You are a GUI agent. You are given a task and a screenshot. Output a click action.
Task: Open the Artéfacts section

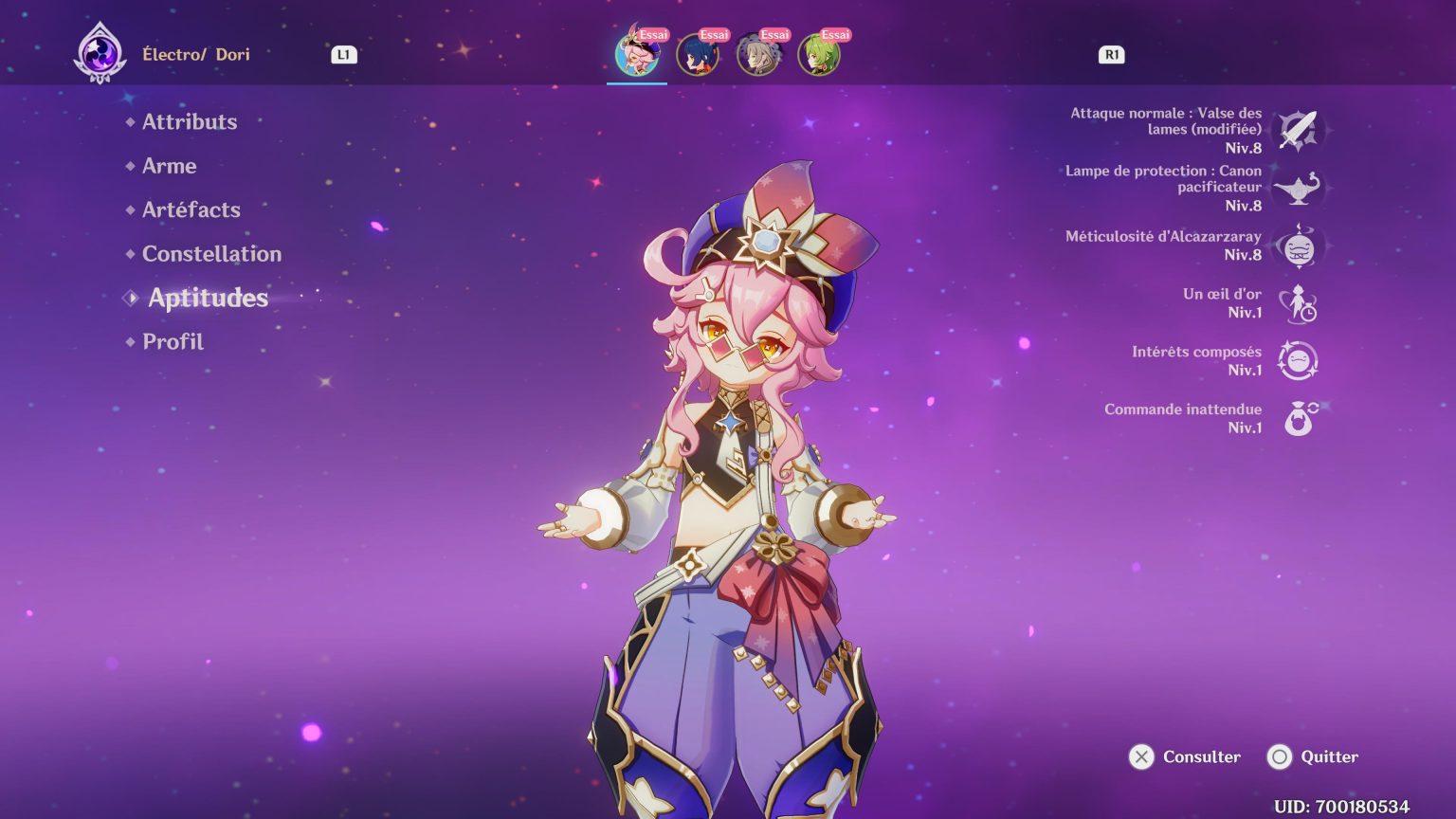[x=191, y=209]
